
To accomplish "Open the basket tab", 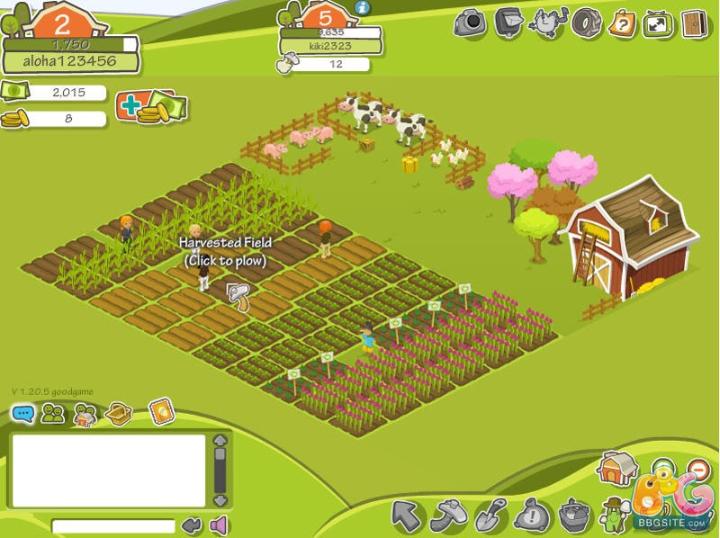I will 120,412.
